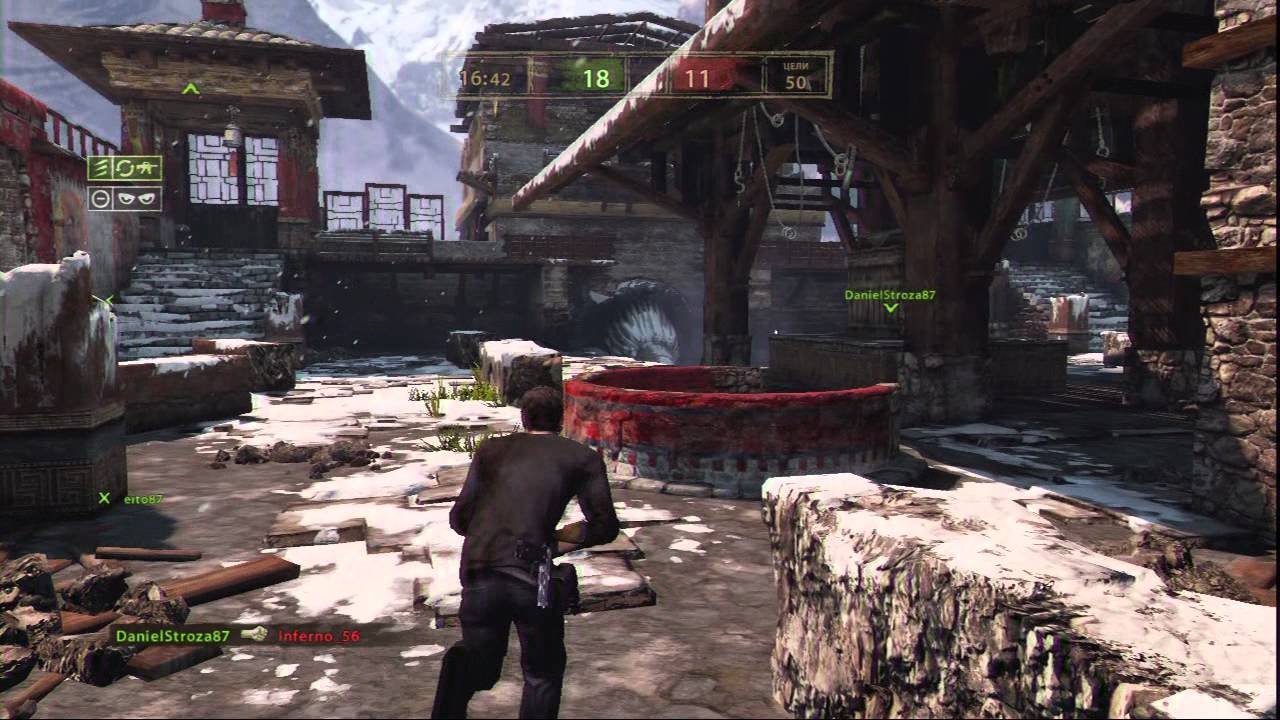Select the angry eyes booster icon

pyautogui.click(x=135, y=198)
